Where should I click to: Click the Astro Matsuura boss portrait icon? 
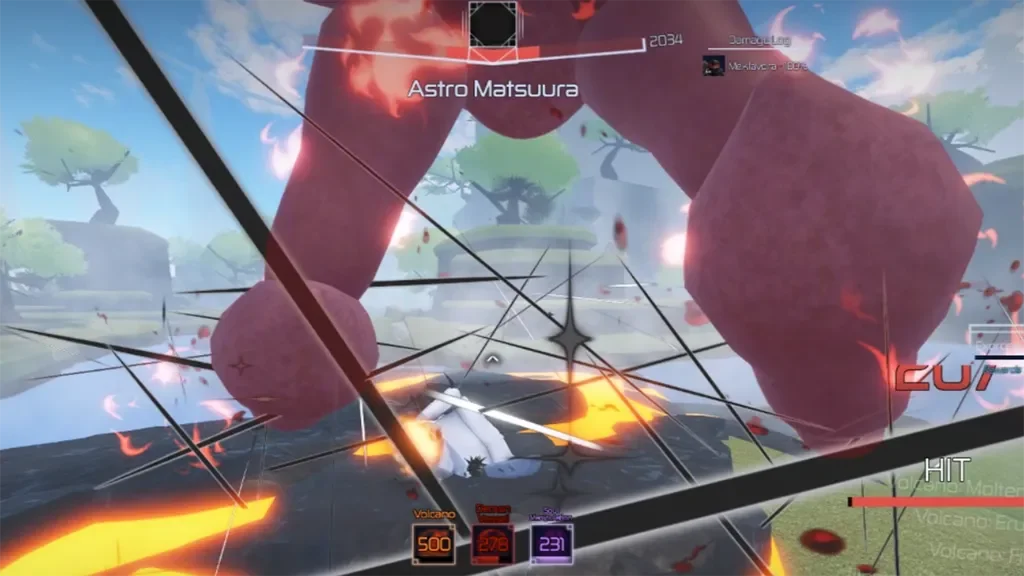click(493, 22)
